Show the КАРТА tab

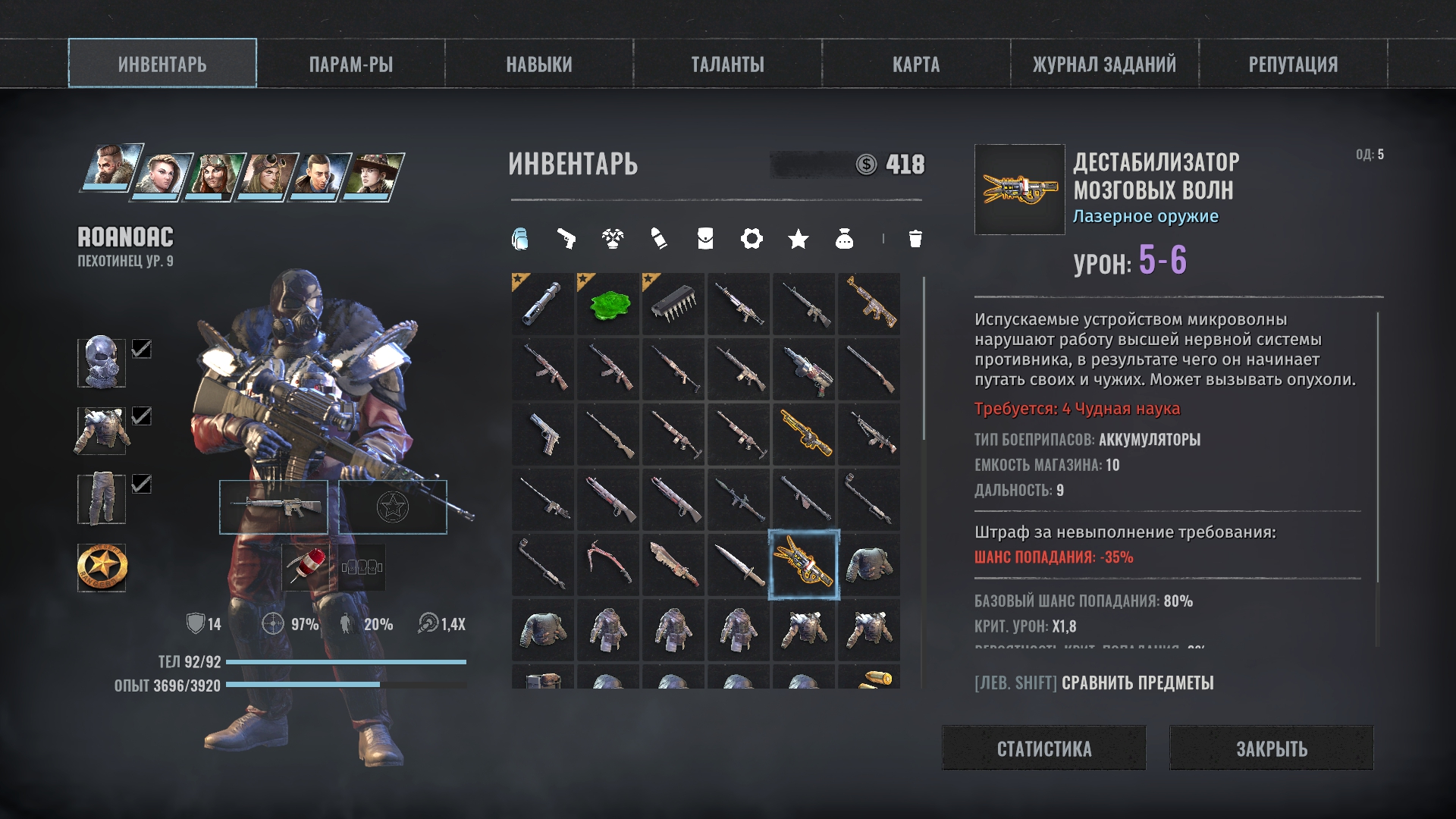[x=915, y=64]
